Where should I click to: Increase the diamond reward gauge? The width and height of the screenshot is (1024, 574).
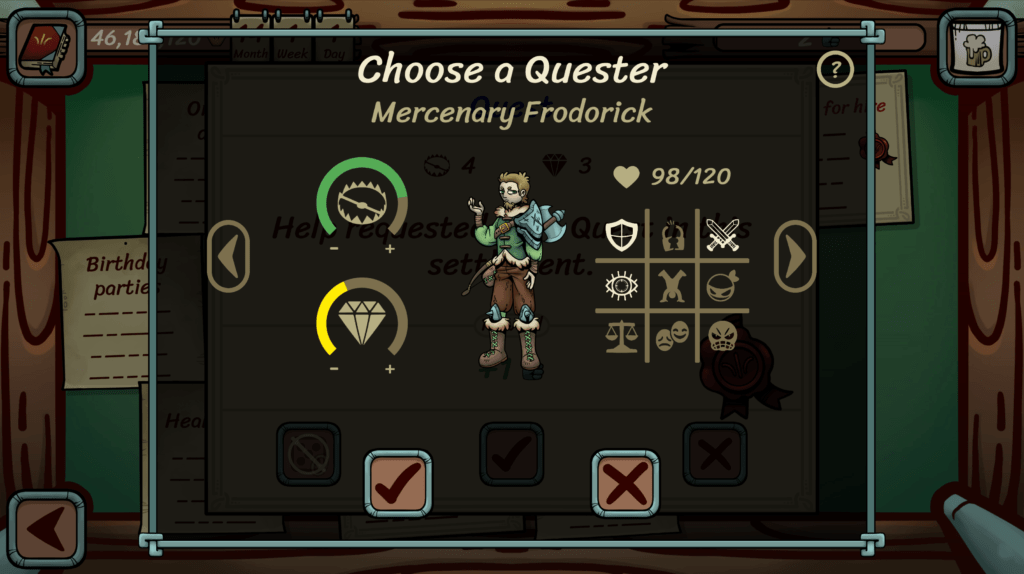pyautogui.click(x=390, y=368)
